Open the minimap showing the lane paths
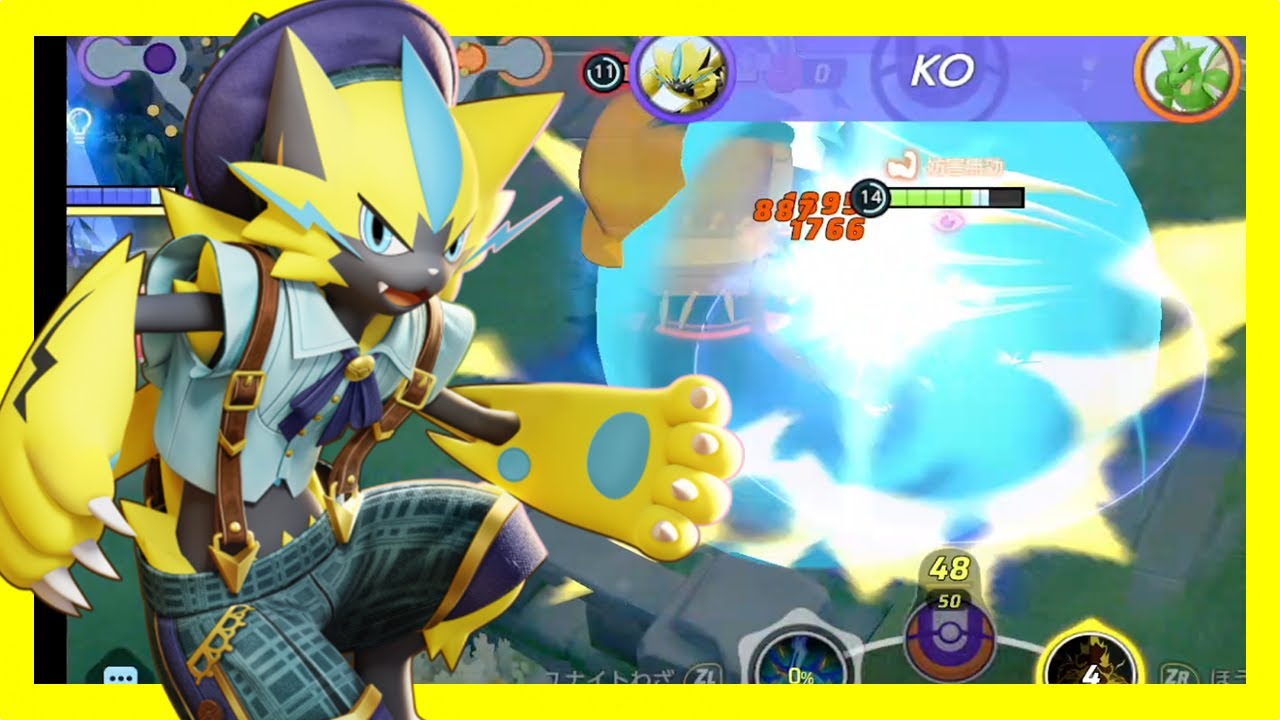 [310, 58]
